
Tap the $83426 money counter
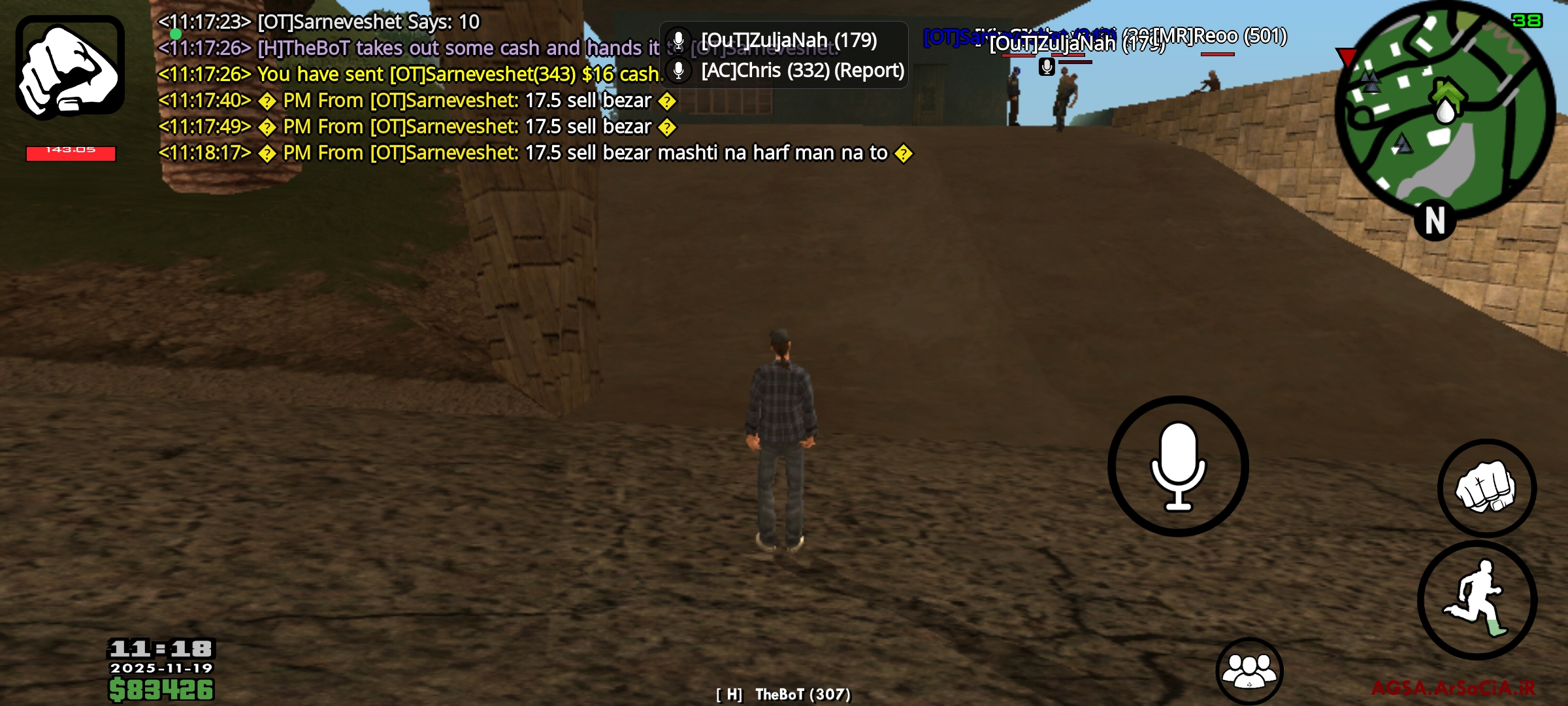[161, 688]
